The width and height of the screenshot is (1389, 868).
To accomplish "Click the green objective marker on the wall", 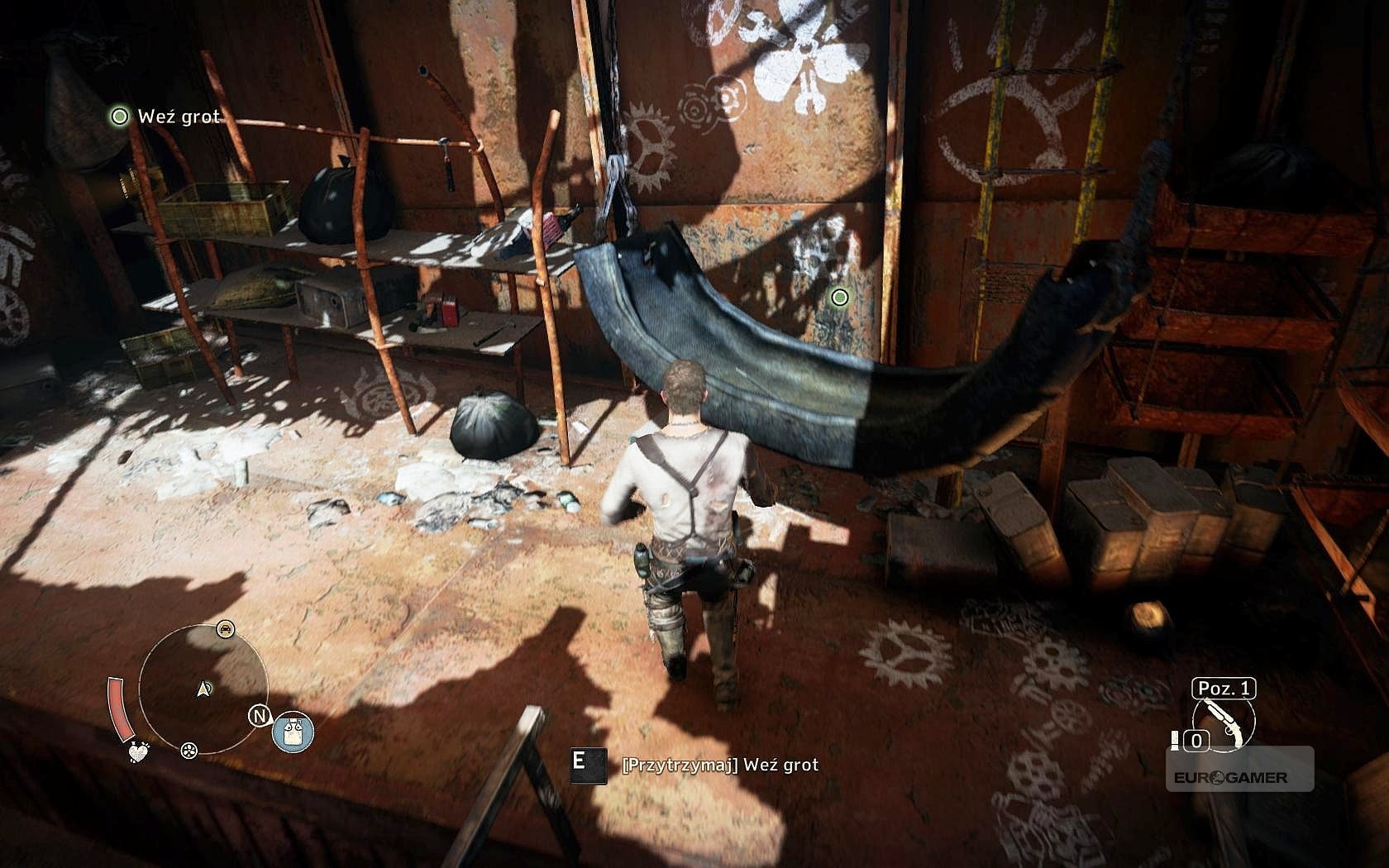I will point(839,297).
